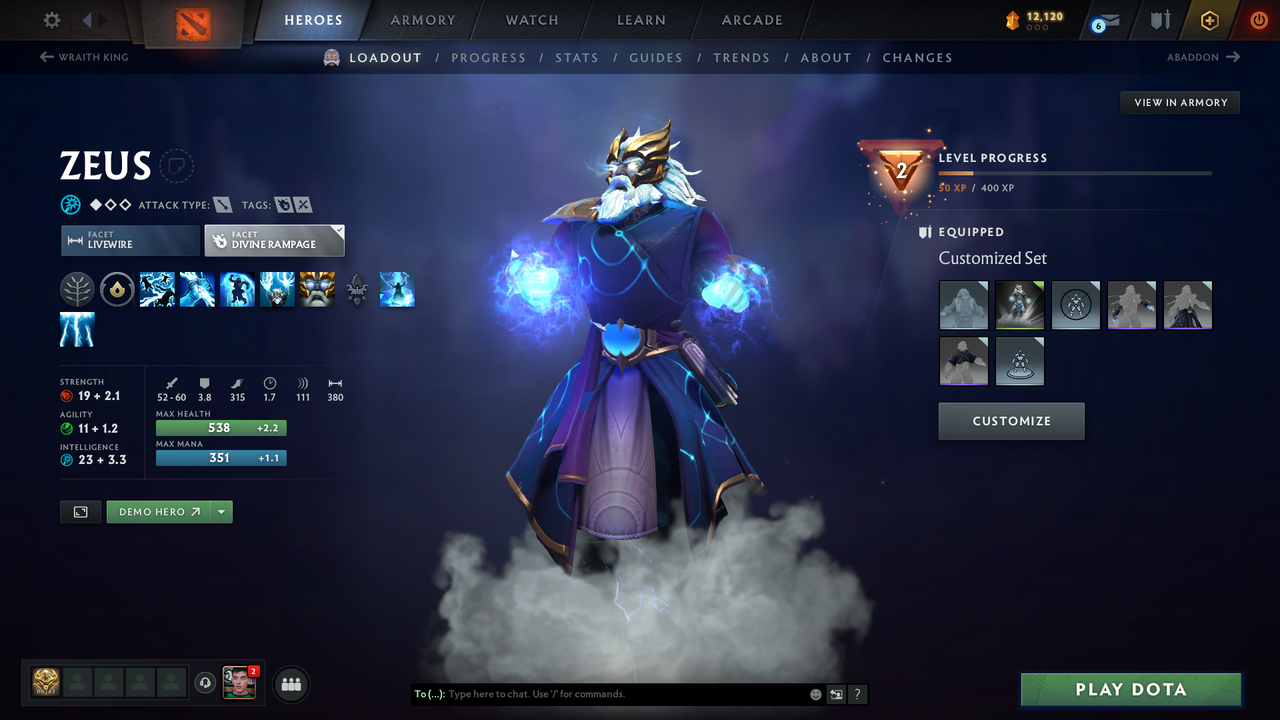Open the ARCADE menu item
This screenshot has height=720, width=1280.
coord(751,20)
